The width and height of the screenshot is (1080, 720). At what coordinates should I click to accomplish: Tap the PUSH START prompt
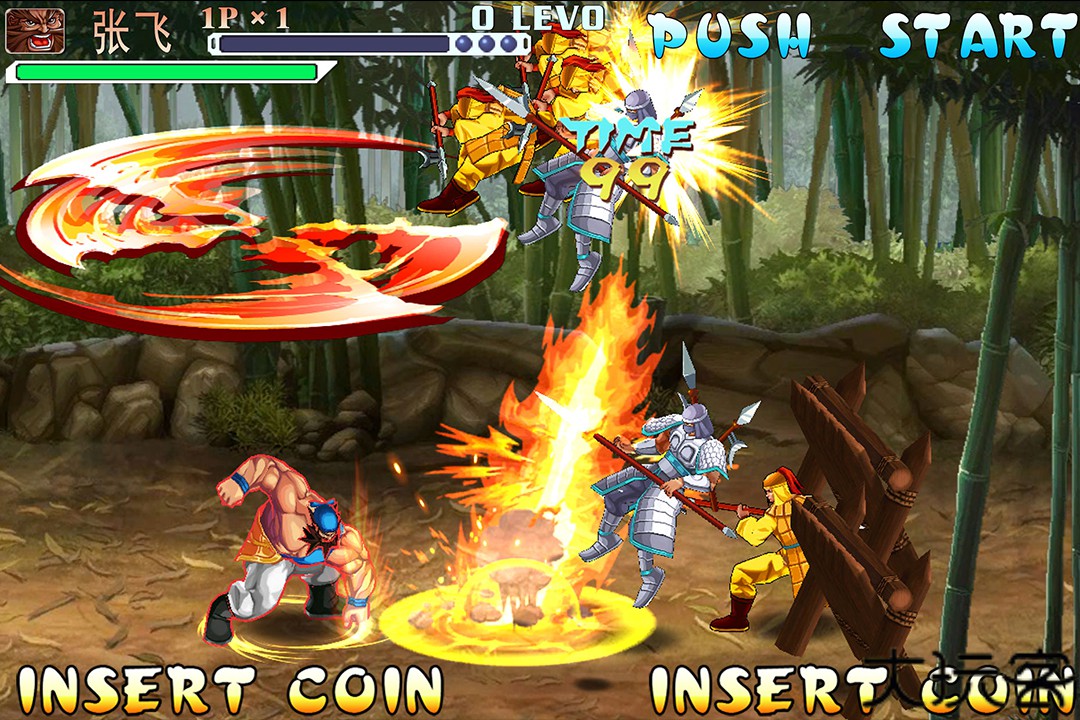coord(862,36)
